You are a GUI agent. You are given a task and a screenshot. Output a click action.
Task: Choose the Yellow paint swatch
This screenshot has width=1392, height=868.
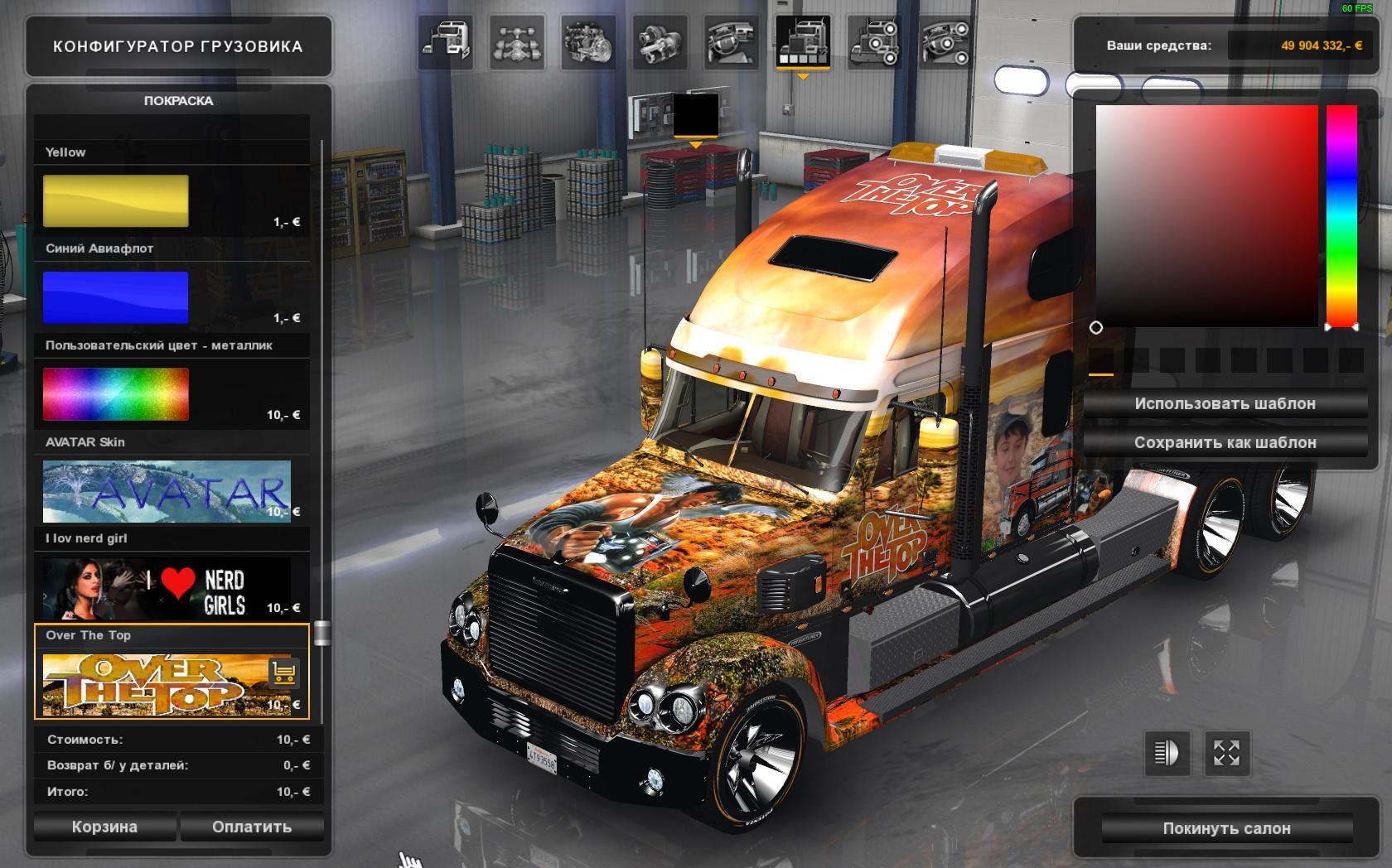(116, 200)
